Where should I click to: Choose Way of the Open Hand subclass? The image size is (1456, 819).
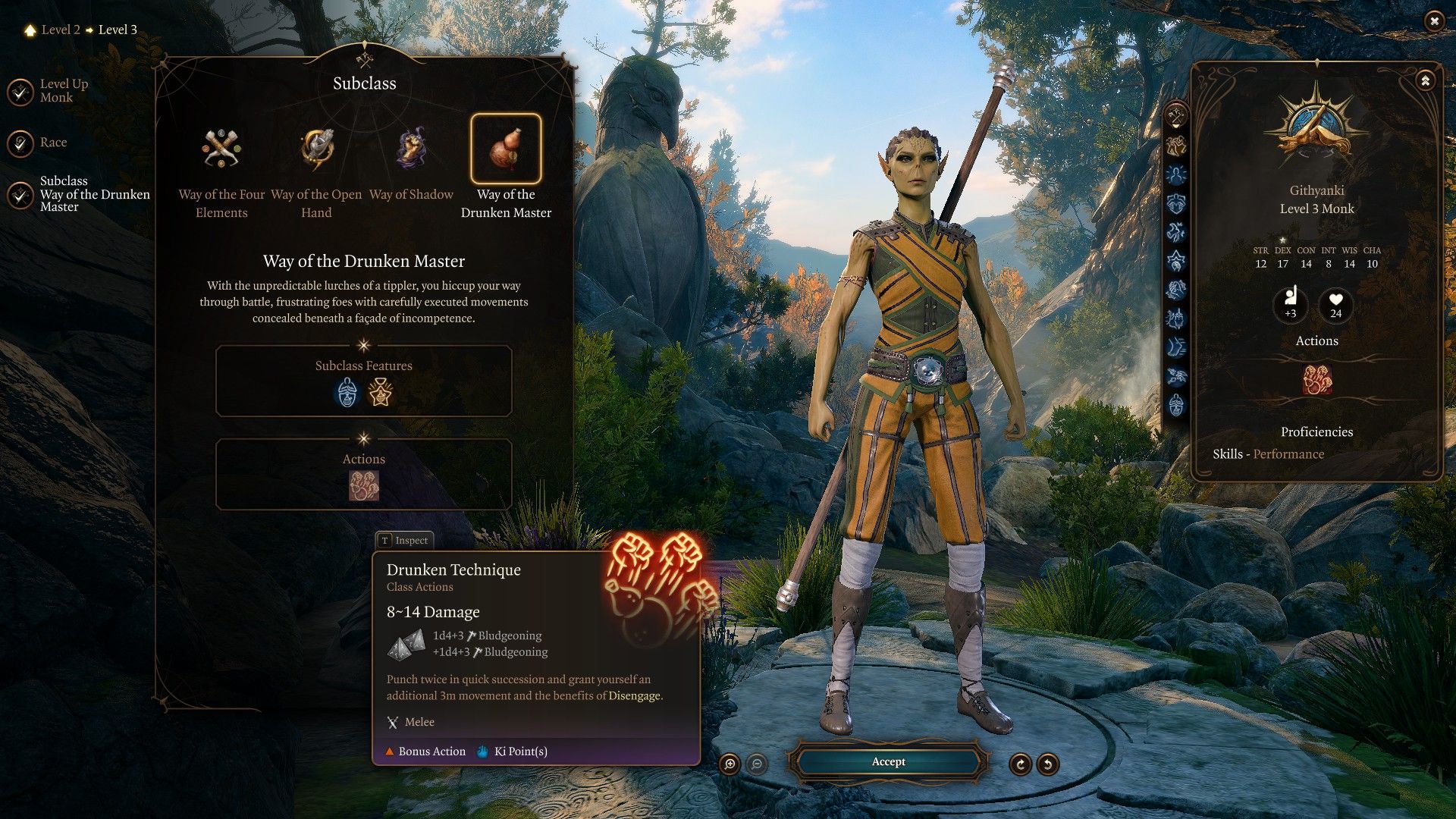pyautogui.click(x=316, y=149)
